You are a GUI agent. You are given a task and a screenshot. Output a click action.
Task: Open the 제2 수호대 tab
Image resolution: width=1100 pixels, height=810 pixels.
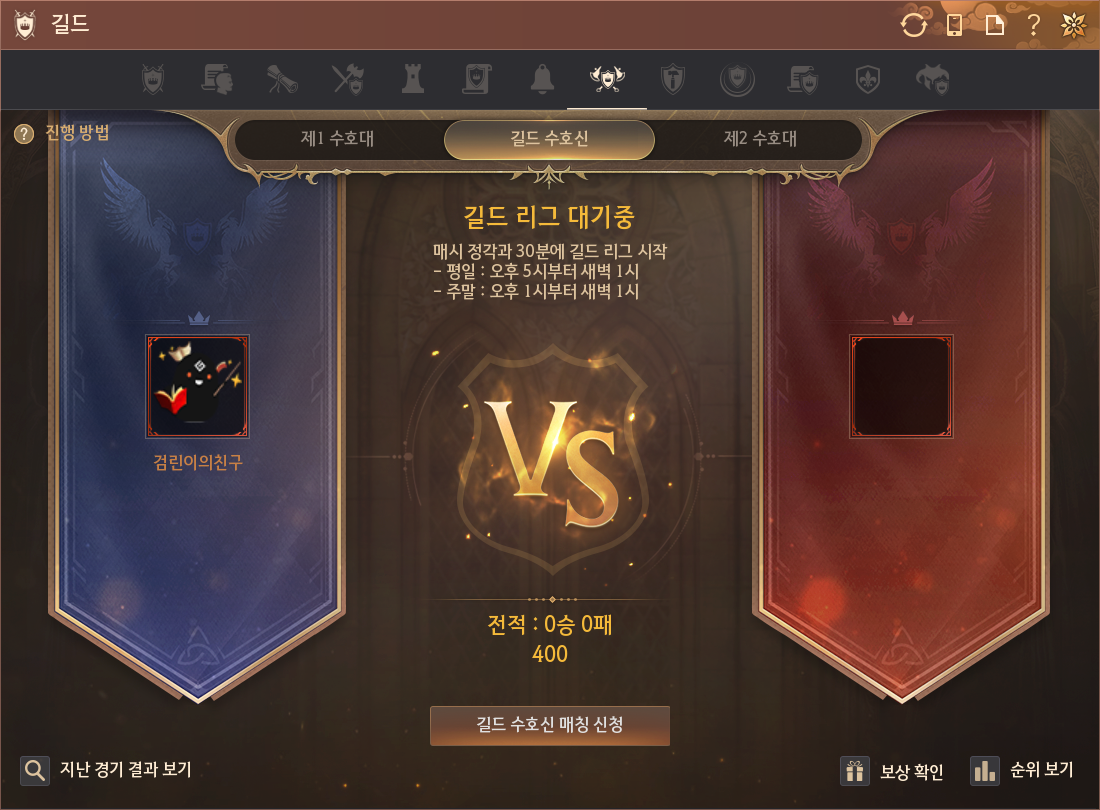click(760, 139)
